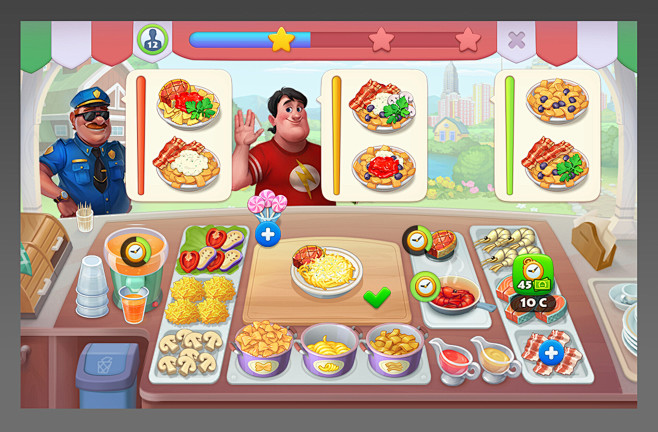The height and width of the screenshot is (432, 658).
Task: Click the blue plus on the bacon tray
Action: pos(550,352)
